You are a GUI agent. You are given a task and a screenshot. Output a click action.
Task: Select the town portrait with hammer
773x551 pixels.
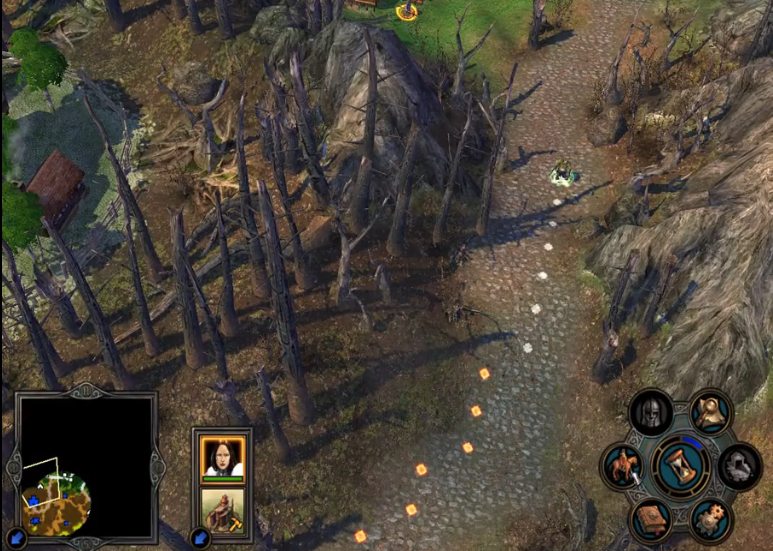pos(222,509)
